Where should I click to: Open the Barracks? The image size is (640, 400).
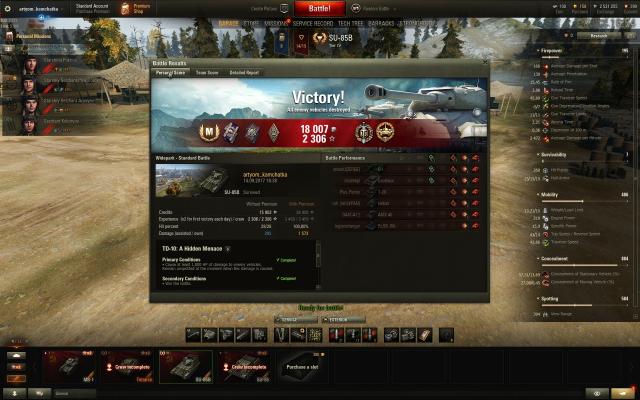pyautogui.click(x=383, y=22)
